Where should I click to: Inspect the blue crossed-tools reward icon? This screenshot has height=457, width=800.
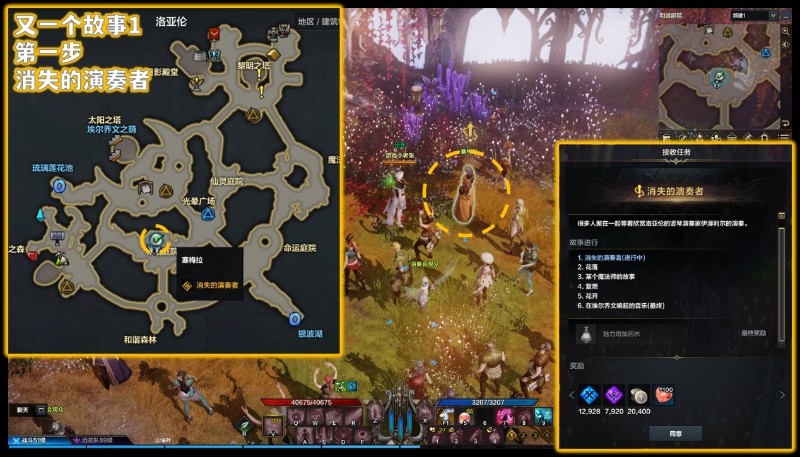pos(589,394)
